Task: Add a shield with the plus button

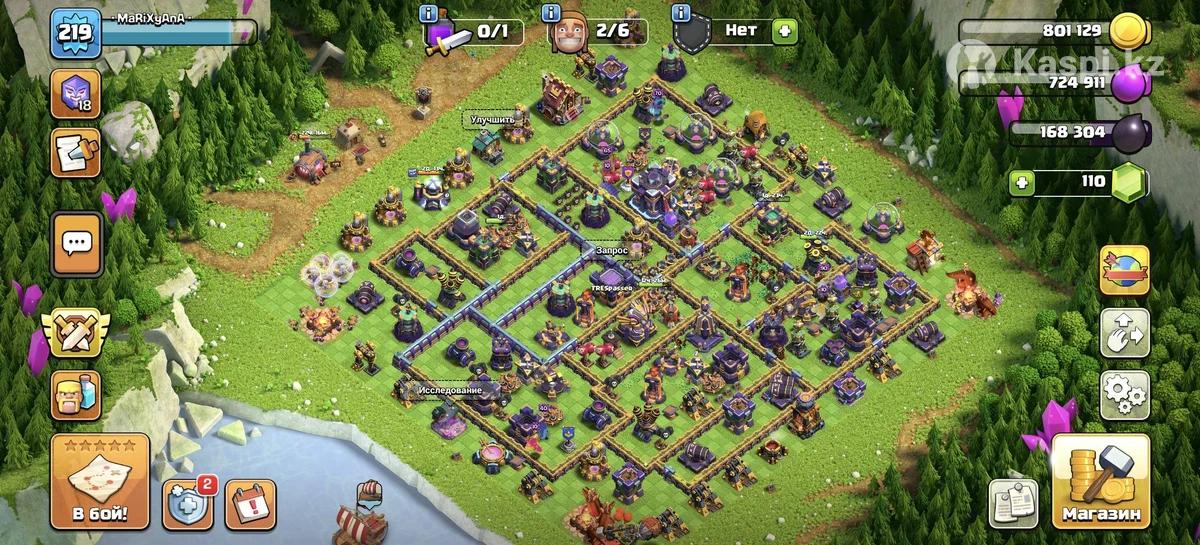Action: [786, 31]
